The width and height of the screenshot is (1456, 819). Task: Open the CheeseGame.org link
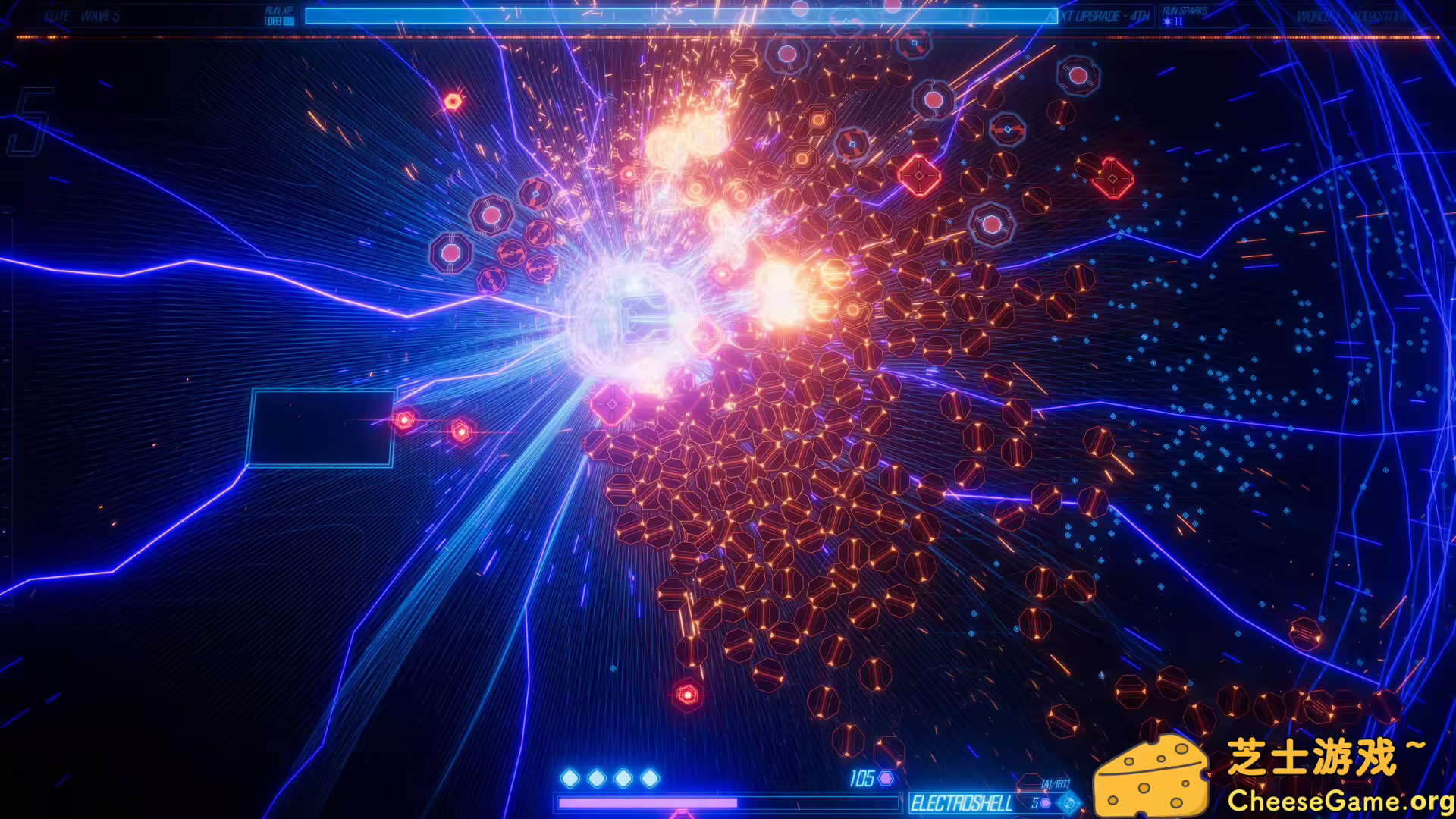pos(1342,802)
